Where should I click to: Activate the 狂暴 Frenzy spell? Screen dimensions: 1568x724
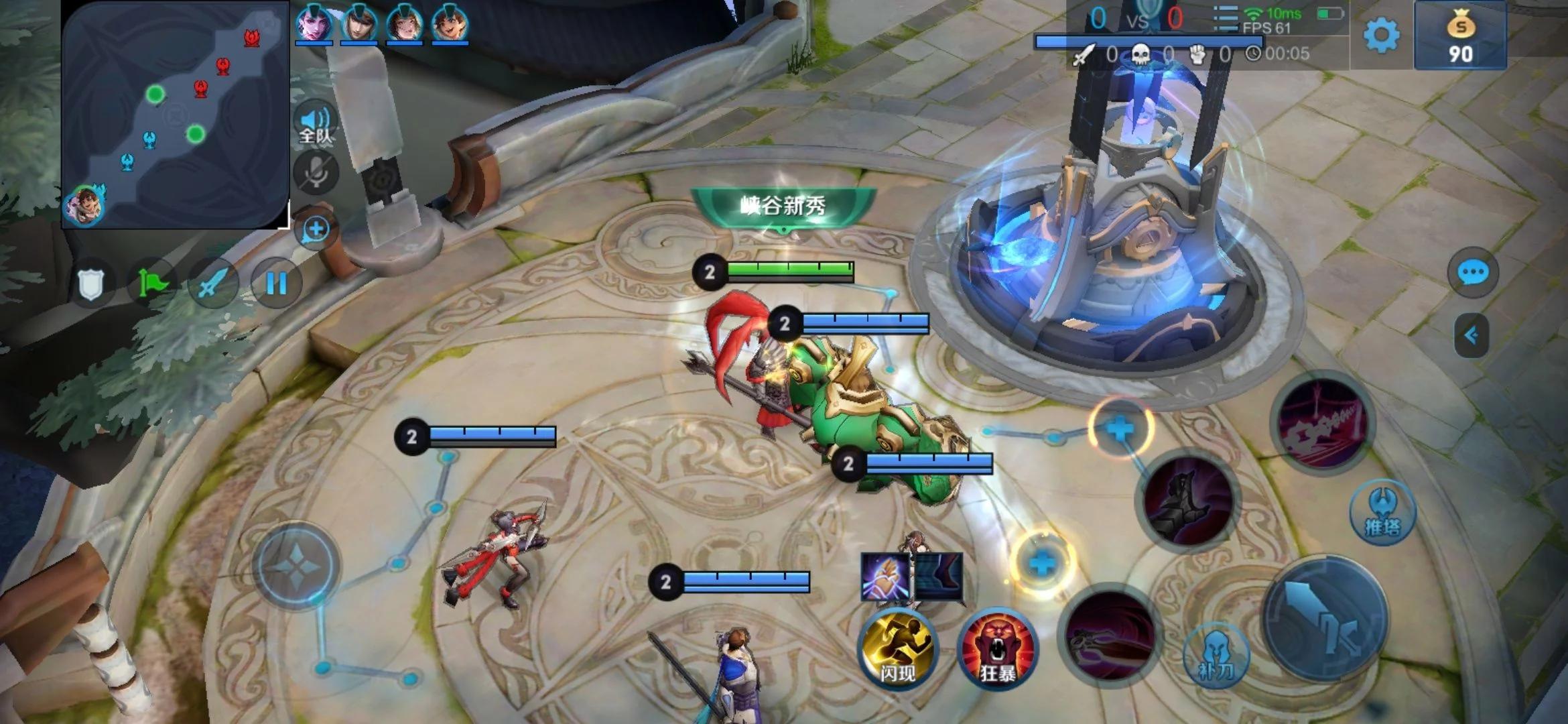coord(997,649)
